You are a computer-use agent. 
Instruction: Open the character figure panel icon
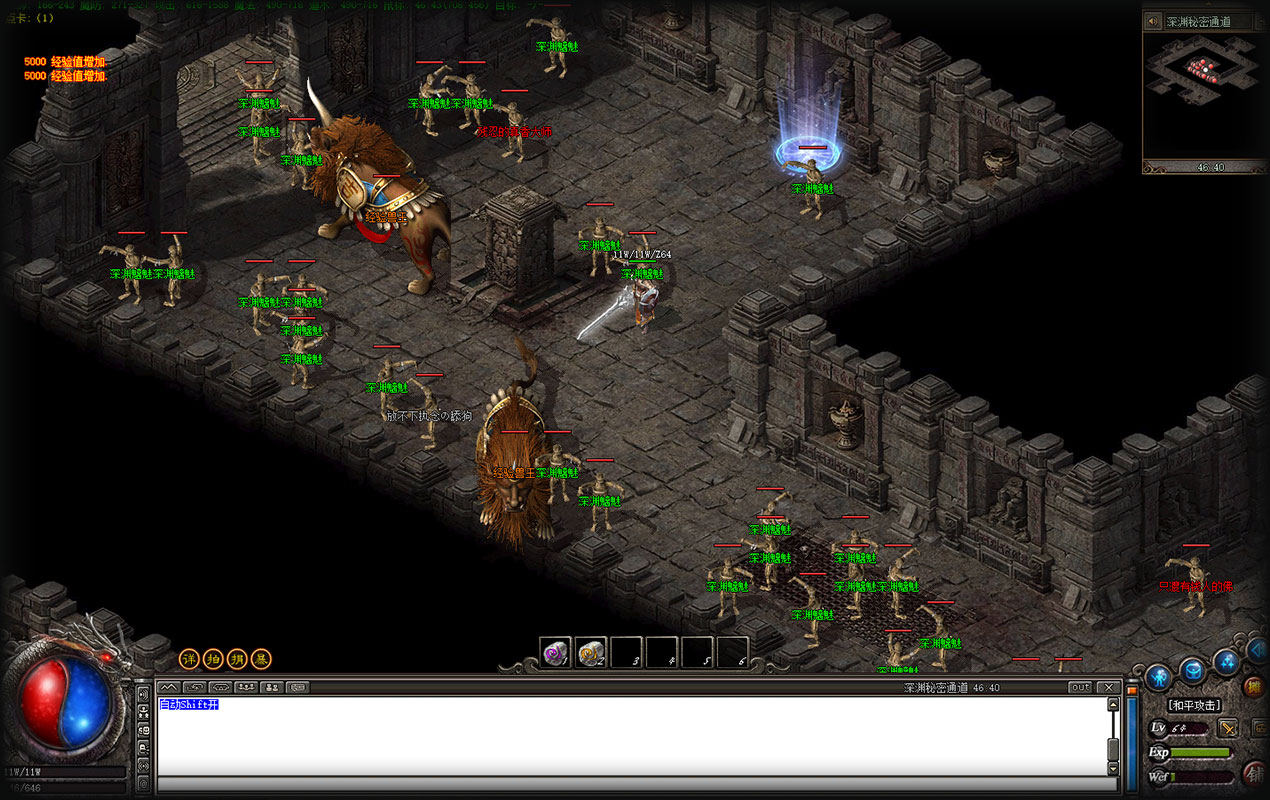pyautogui.click(x=1158, y=677)
